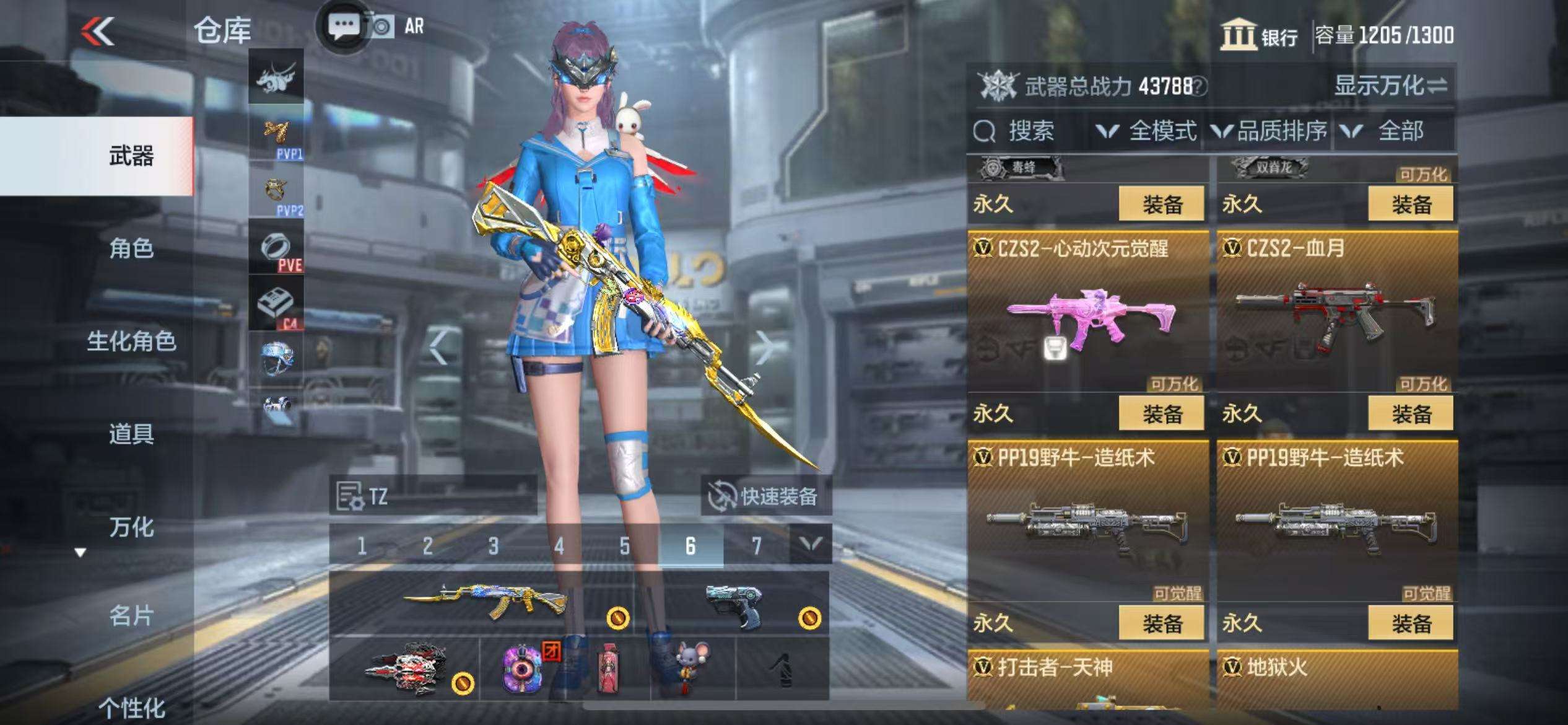1568x725 pixels.
Task: Click the 搜索 search field
Action: 1029,131
